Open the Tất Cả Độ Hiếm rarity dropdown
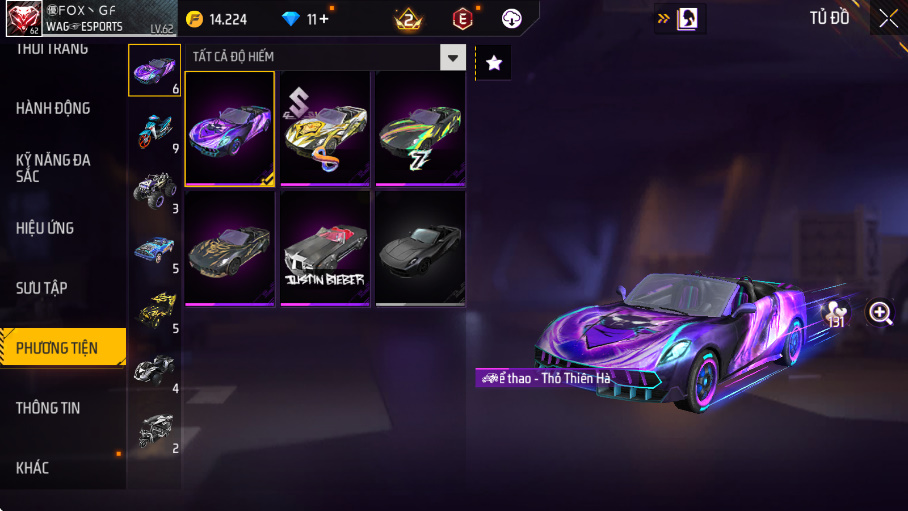Viewport: 908px width, 511px height. 454,58
